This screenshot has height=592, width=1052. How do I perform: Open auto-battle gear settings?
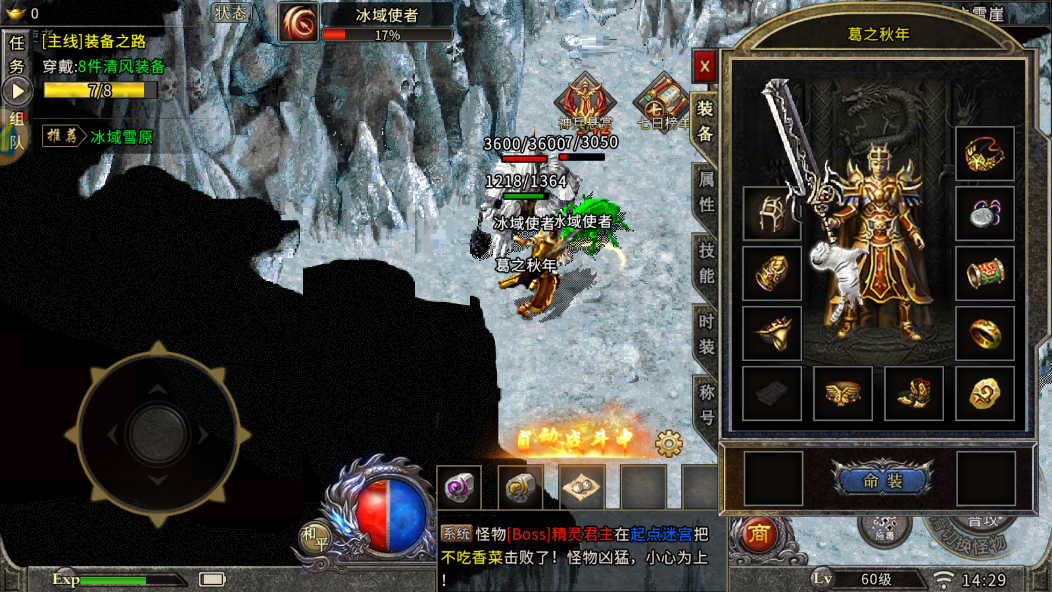point(668,442)
